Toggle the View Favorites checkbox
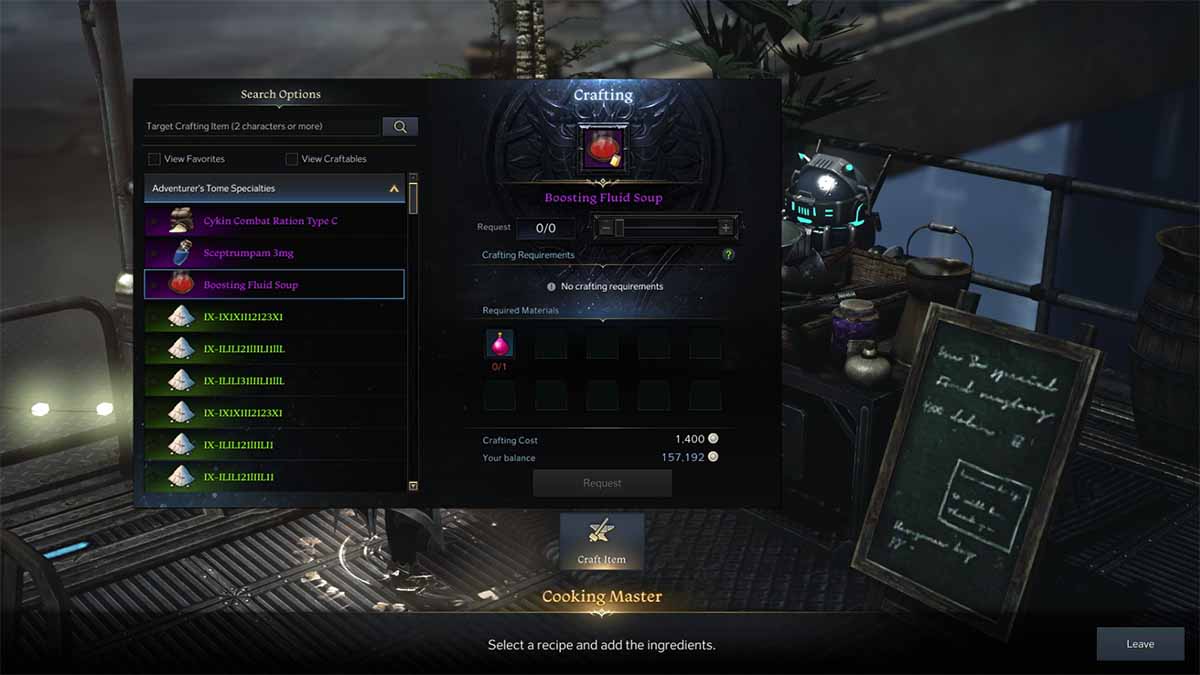The width and height of the screenshot is (1200, 675). coord(154,159)
